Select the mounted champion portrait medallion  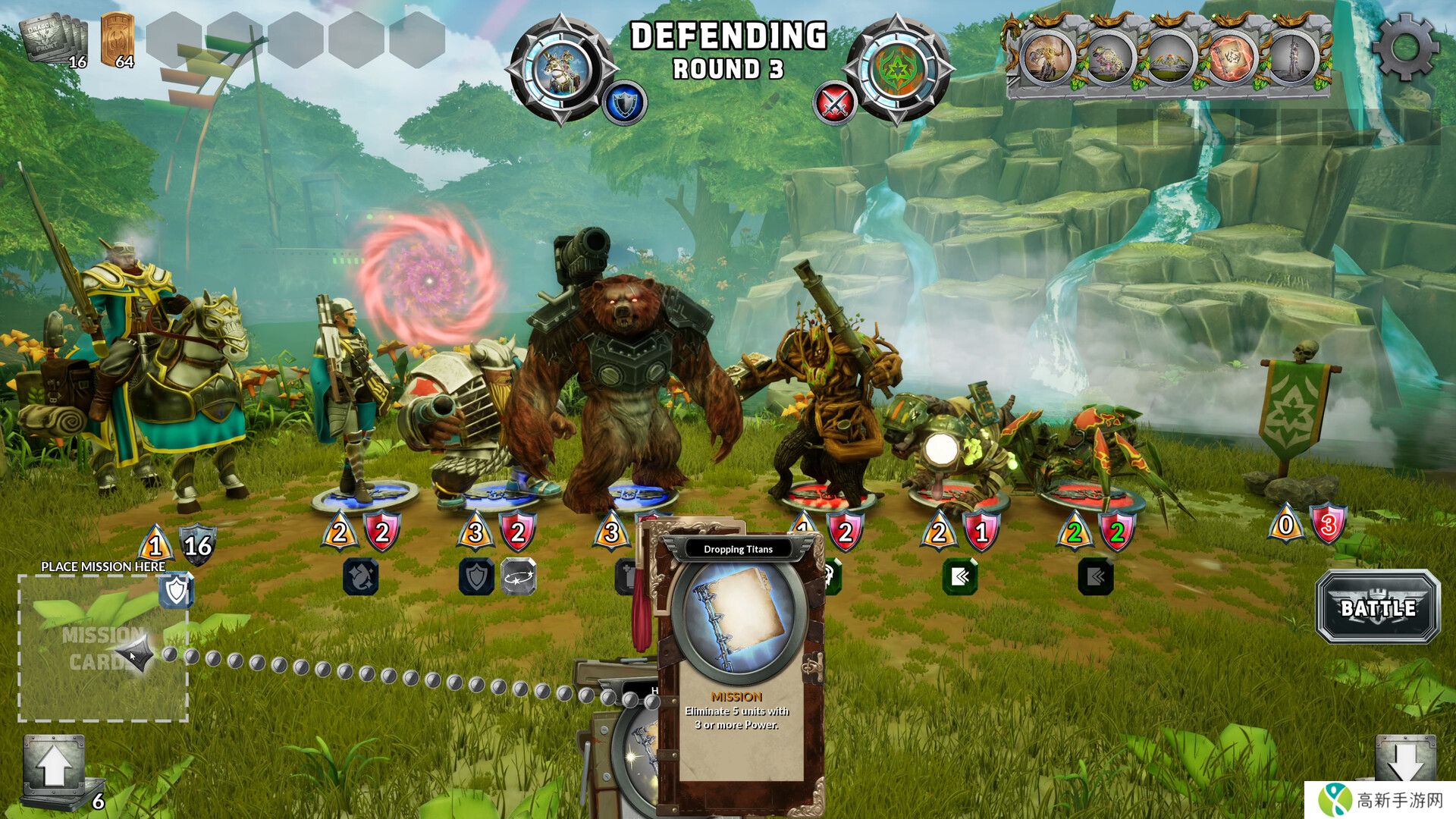(560, 69)
